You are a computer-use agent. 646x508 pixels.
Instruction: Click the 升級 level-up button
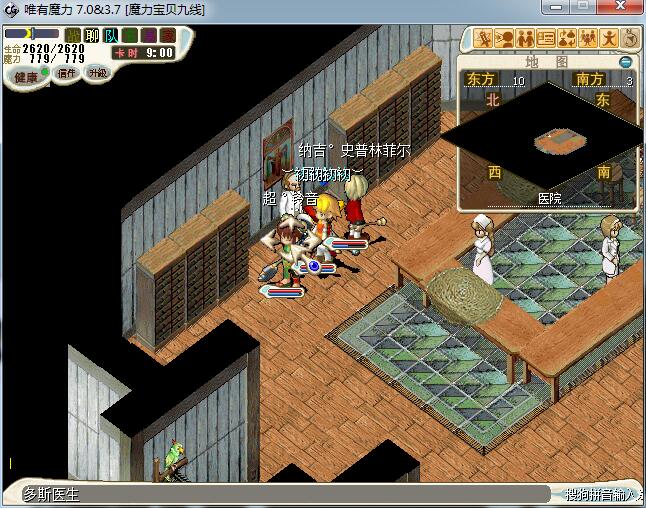pyautogui.click(x=97, y=73)
